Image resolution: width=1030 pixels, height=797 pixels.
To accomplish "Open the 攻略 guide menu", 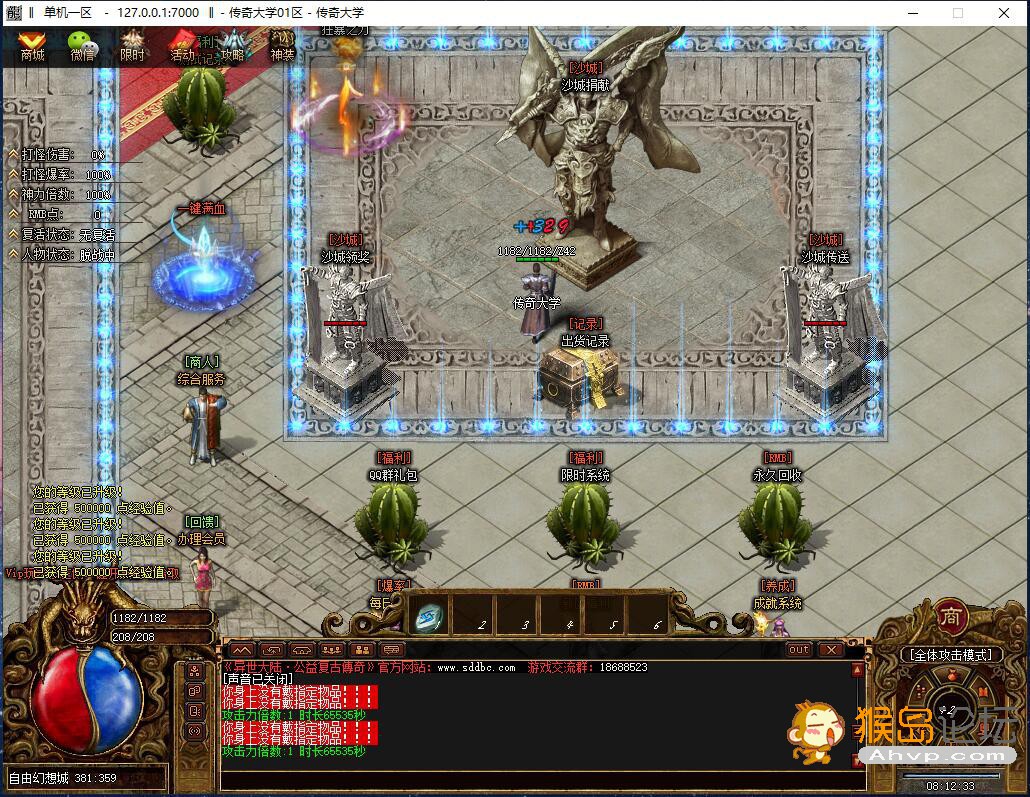I will pos(233,47).
